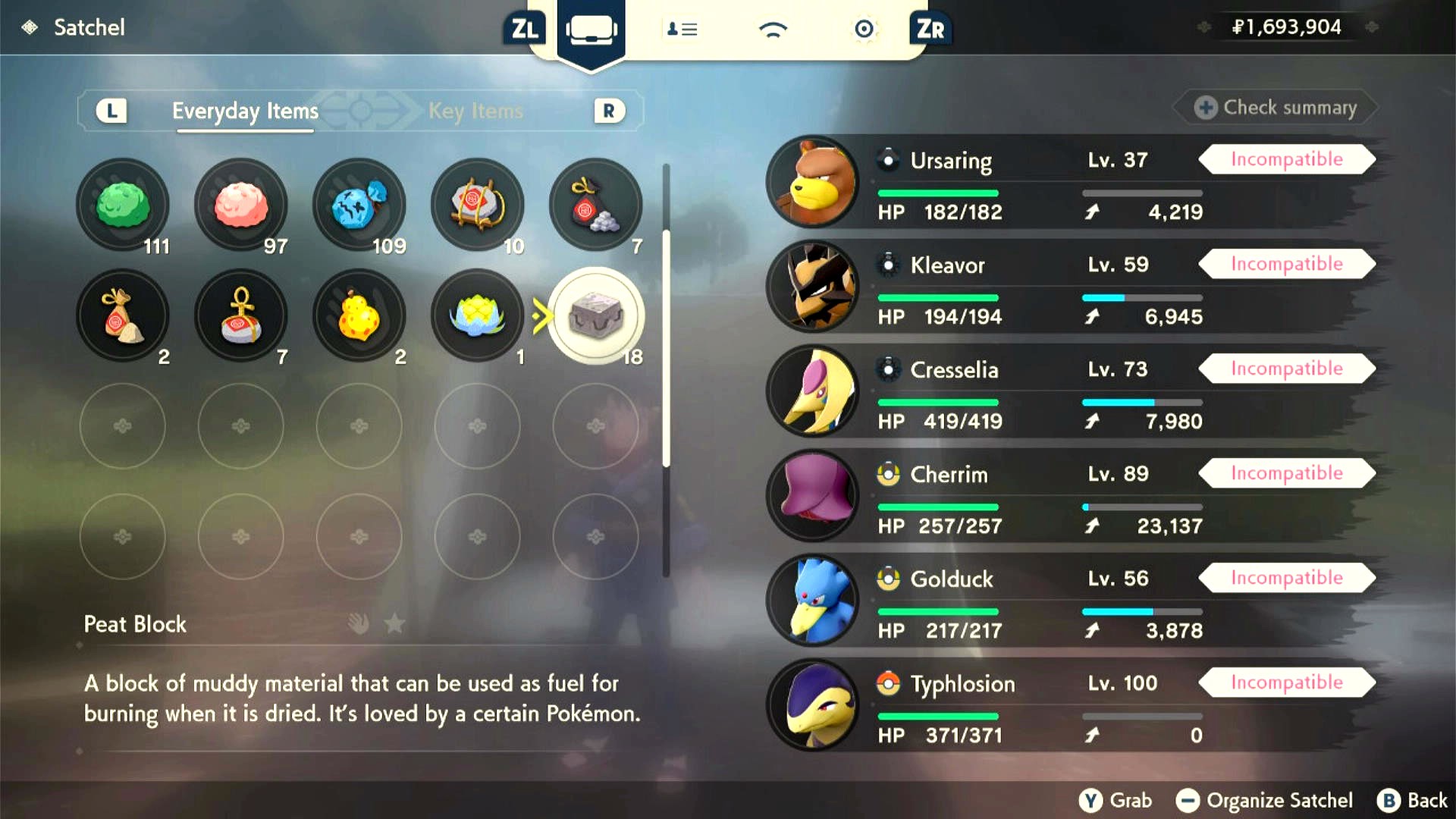Open the satchel tab in top bar

coord(591,30)
